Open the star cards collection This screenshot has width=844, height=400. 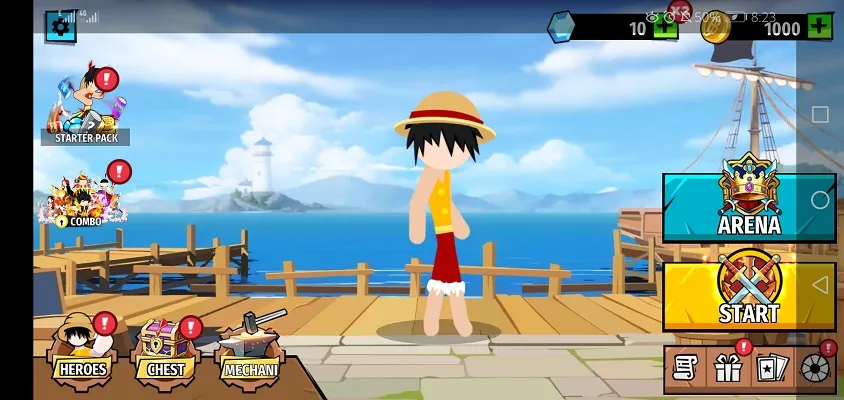(770, 369)
